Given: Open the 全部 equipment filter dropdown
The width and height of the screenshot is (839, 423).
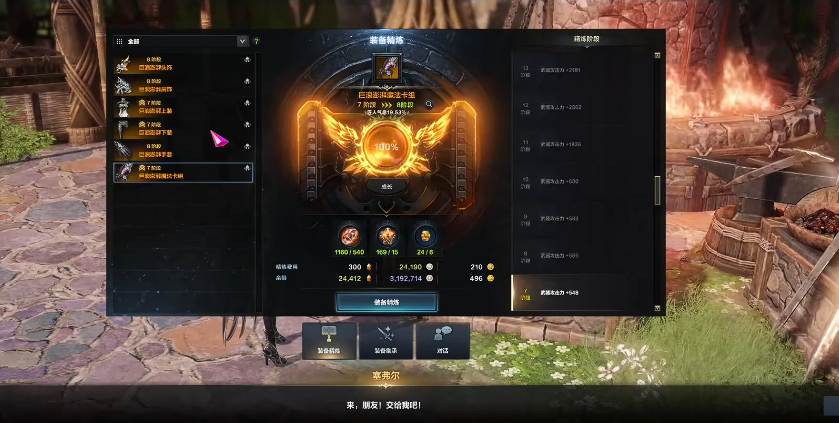Looking at the screenshot, I should (x=242, y=42).
